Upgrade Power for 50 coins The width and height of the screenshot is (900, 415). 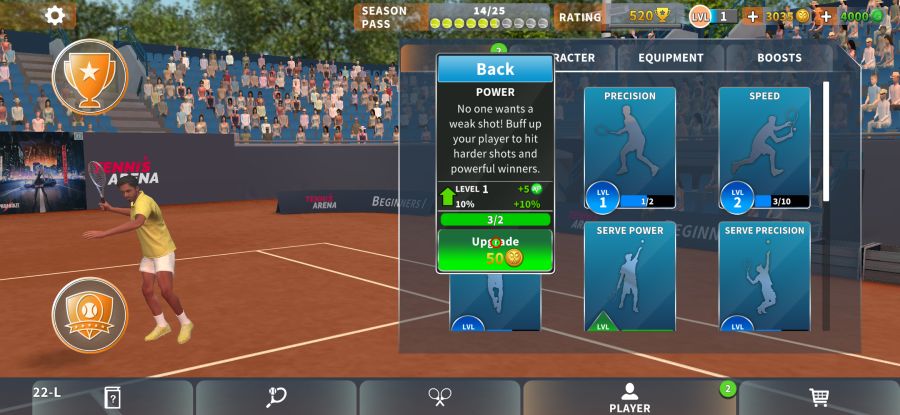point(495,250)
